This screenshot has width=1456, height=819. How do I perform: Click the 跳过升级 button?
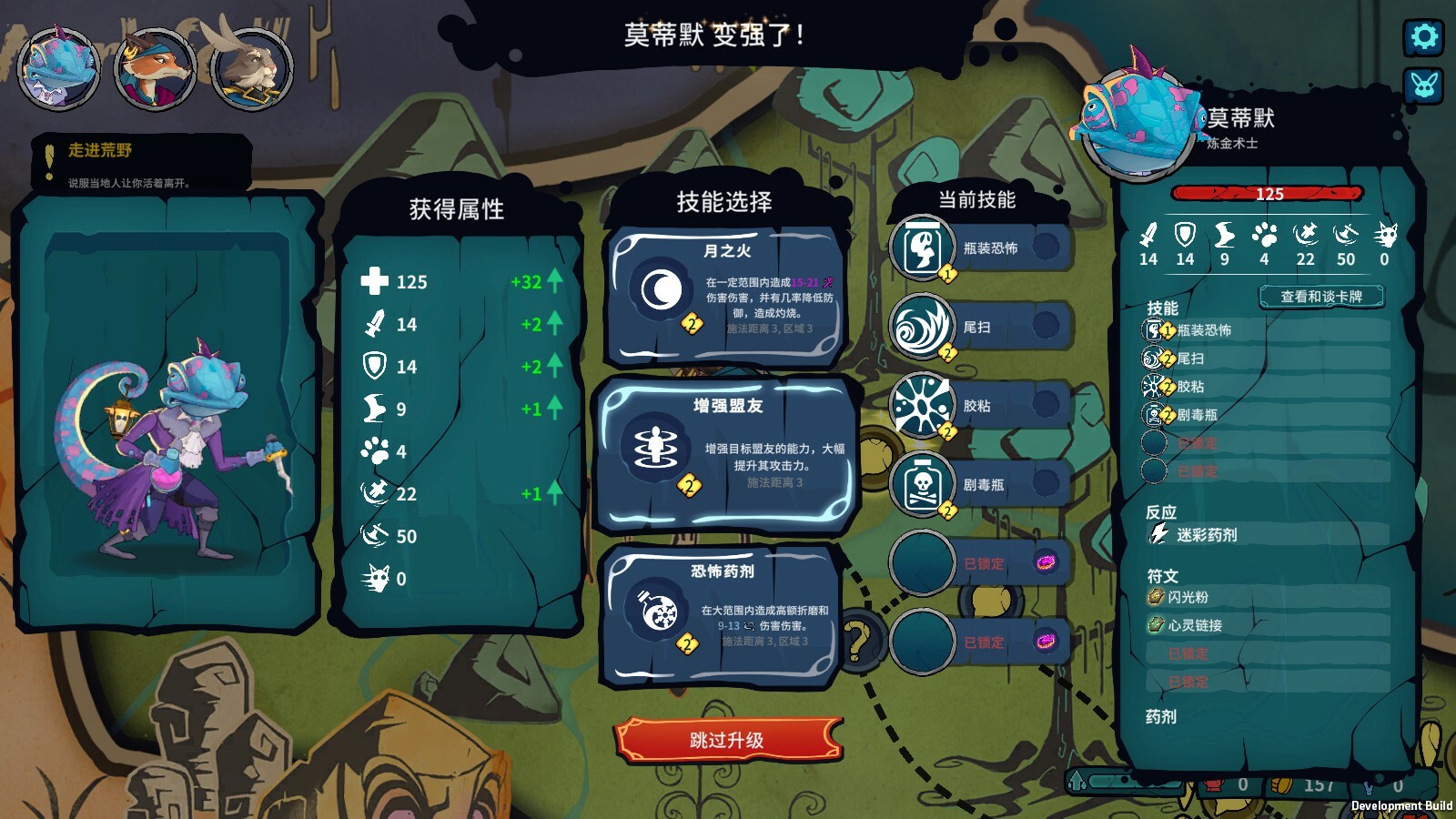pyautogui.click(x=725, y=739)
